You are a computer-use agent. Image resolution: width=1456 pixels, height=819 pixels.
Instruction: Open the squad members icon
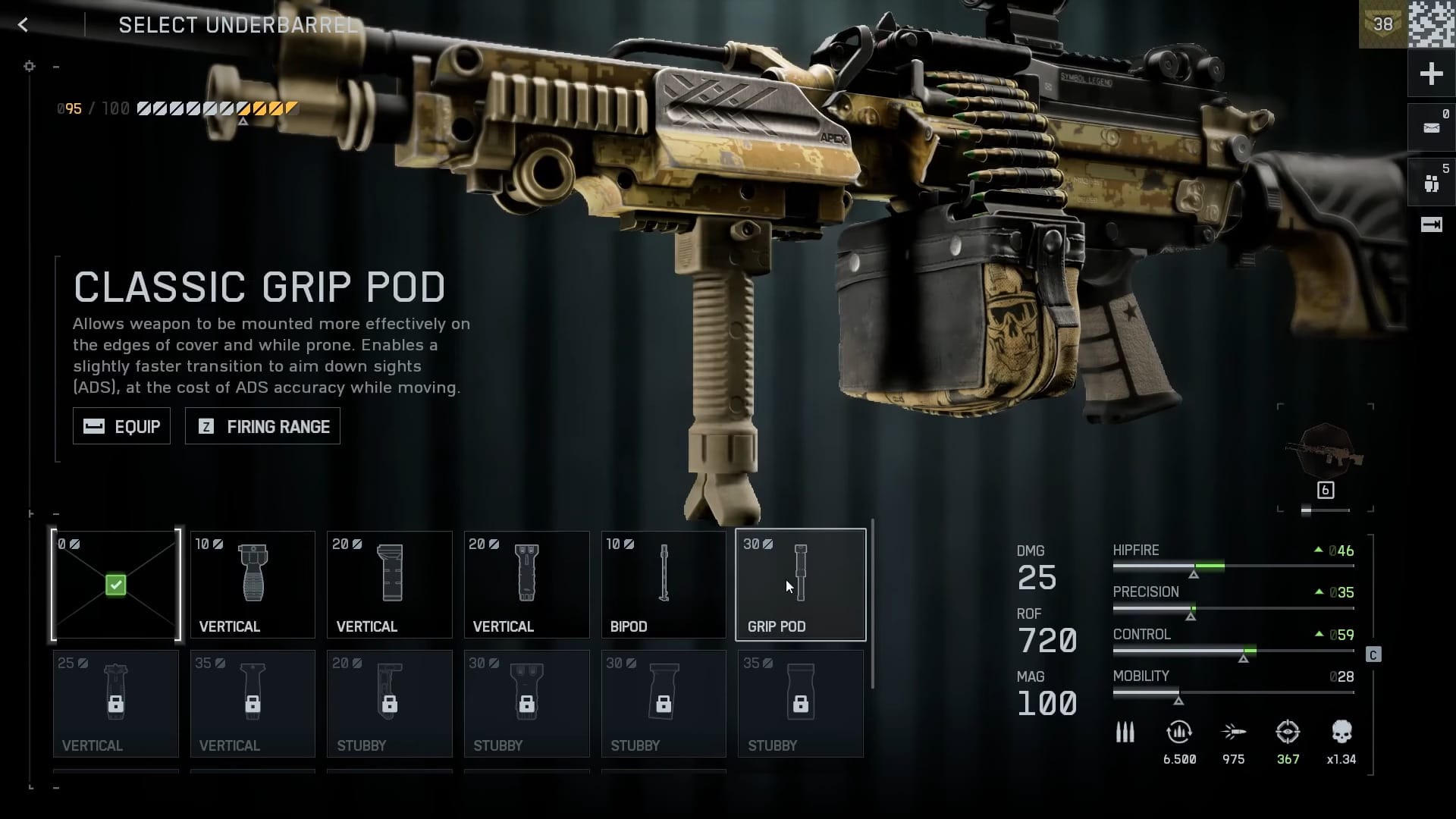pos(1431,183)
